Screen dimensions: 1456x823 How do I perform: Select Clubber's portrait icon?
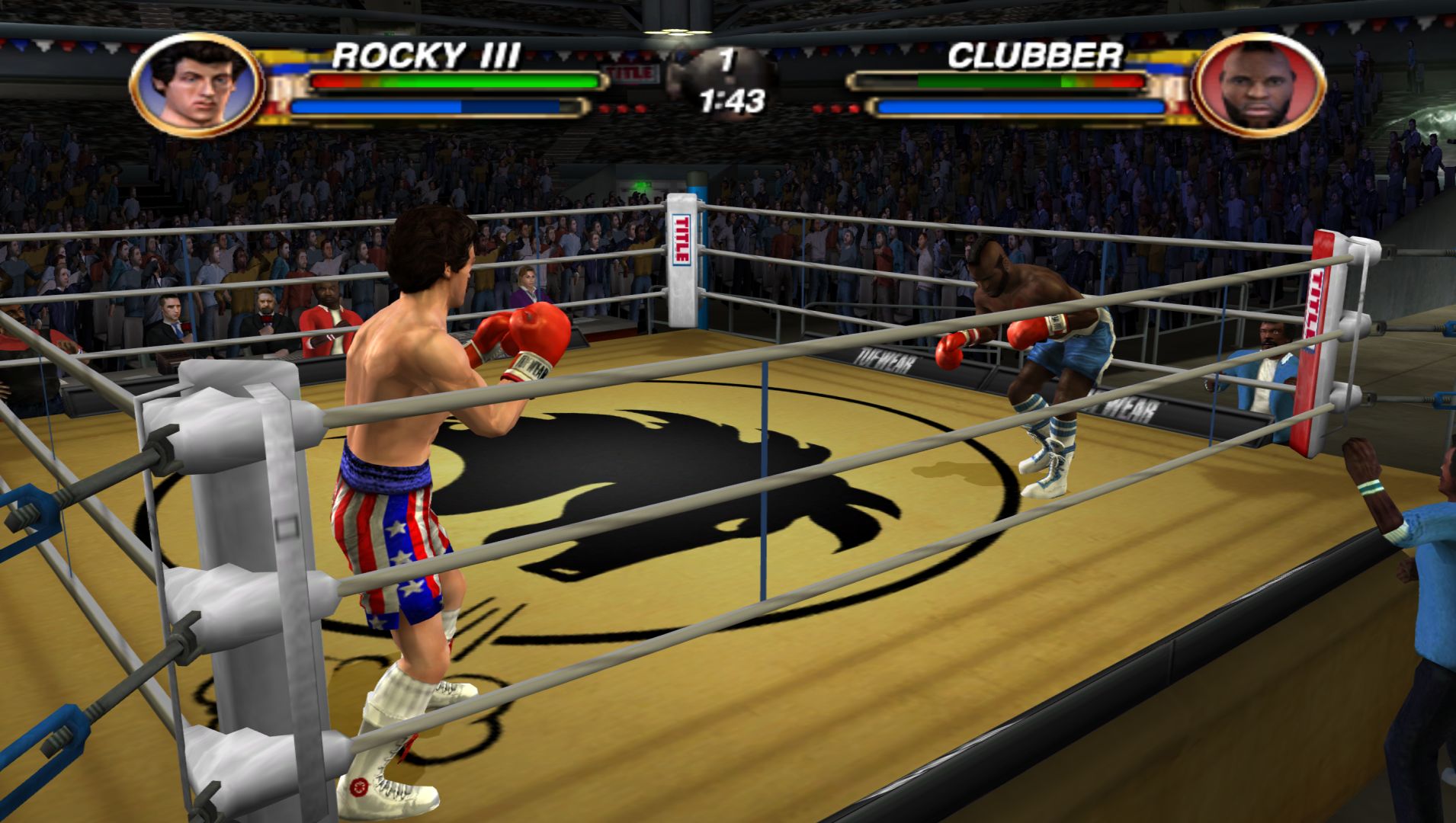pos(1258,85)
